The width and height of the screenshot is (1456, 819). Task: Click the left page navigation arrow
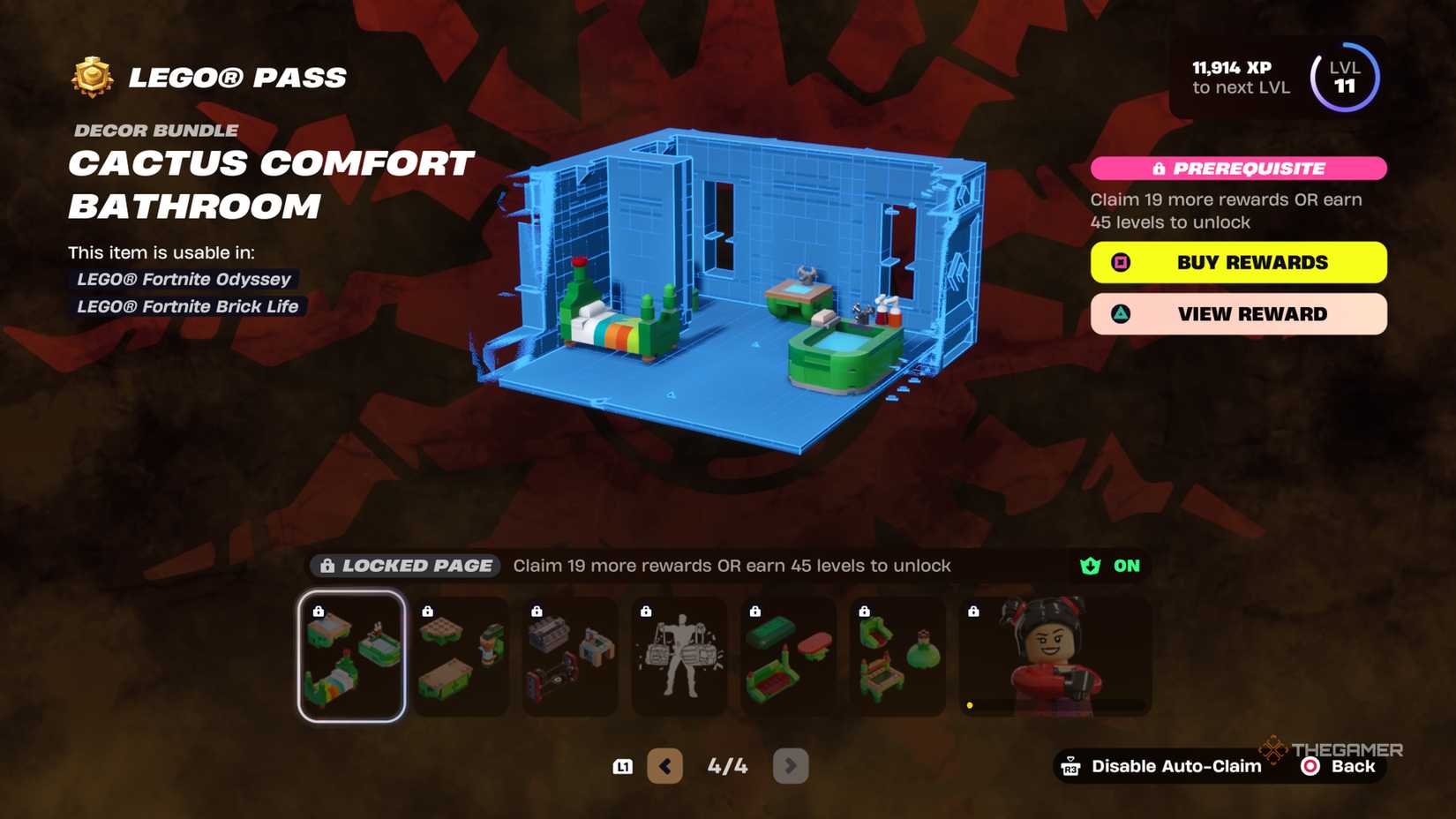[x=665, y=765]
